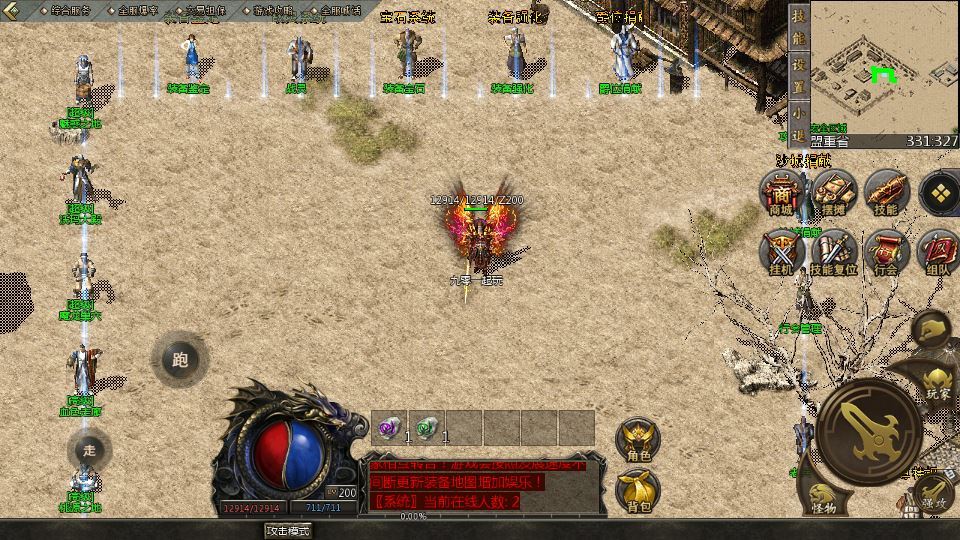Viewport: 960px width, 540px height.
Task: Open the 技能 skills scroll icon
Action: tap(886, 190)
